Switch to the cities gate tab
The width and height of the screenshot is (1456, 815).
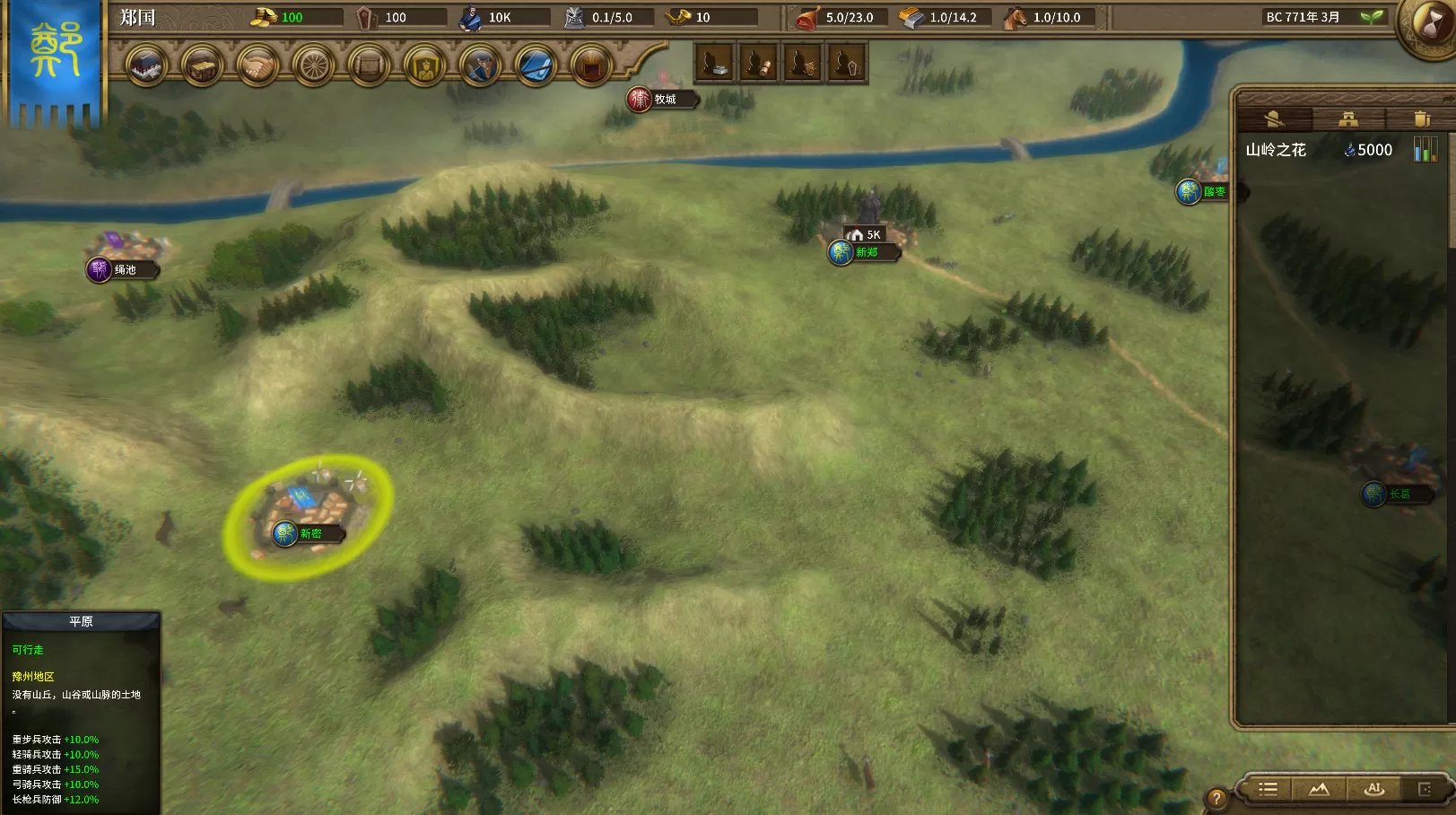1347,118
